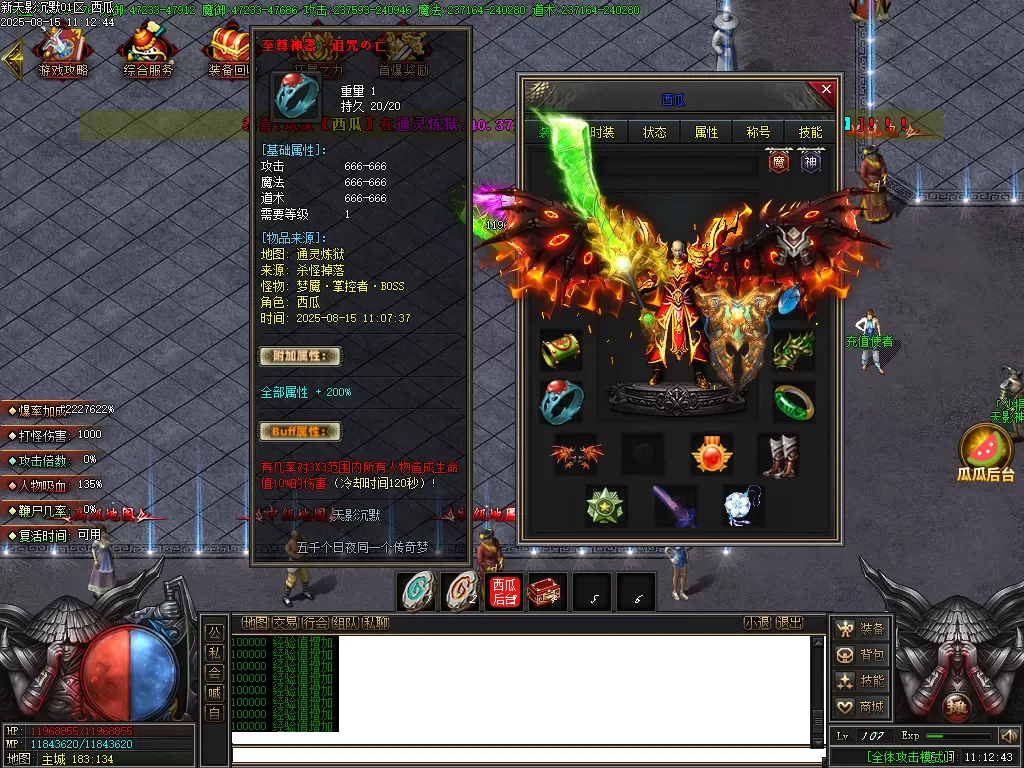1024x768 pixels.
Task: Select the red gem medal slot
Action: [712, 454]
